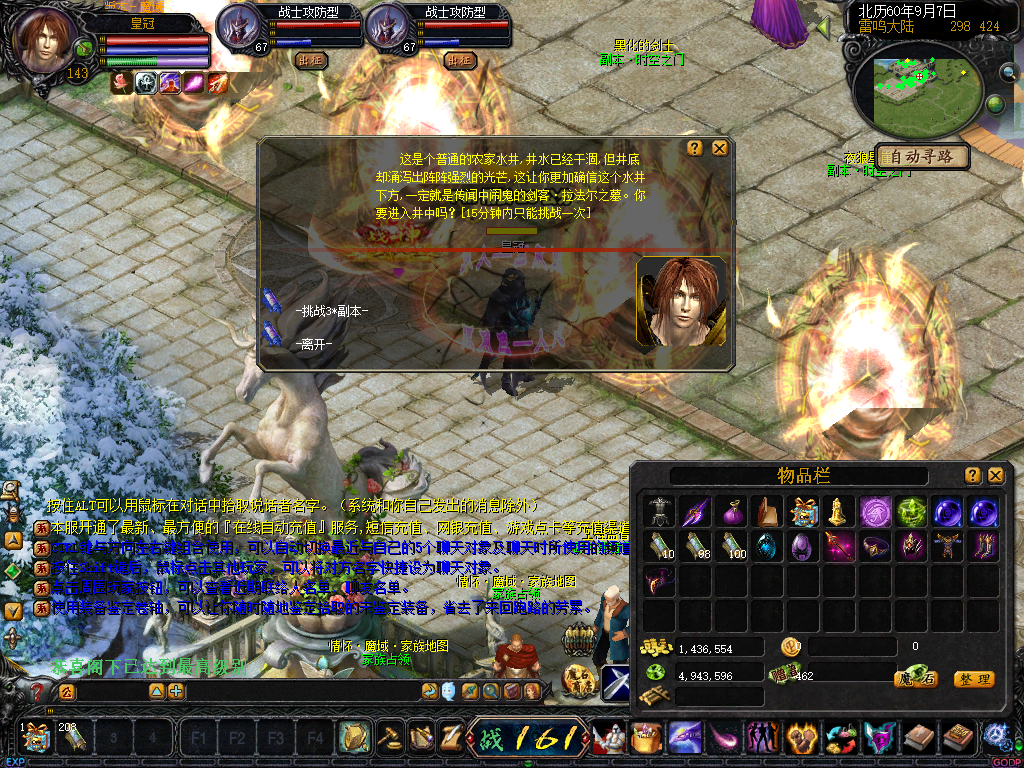Image resolution: width=1024 pixels, height=768 pixels.
Task: Choose the 挑战3★副本 dialogue option
Action: point(331,311)
